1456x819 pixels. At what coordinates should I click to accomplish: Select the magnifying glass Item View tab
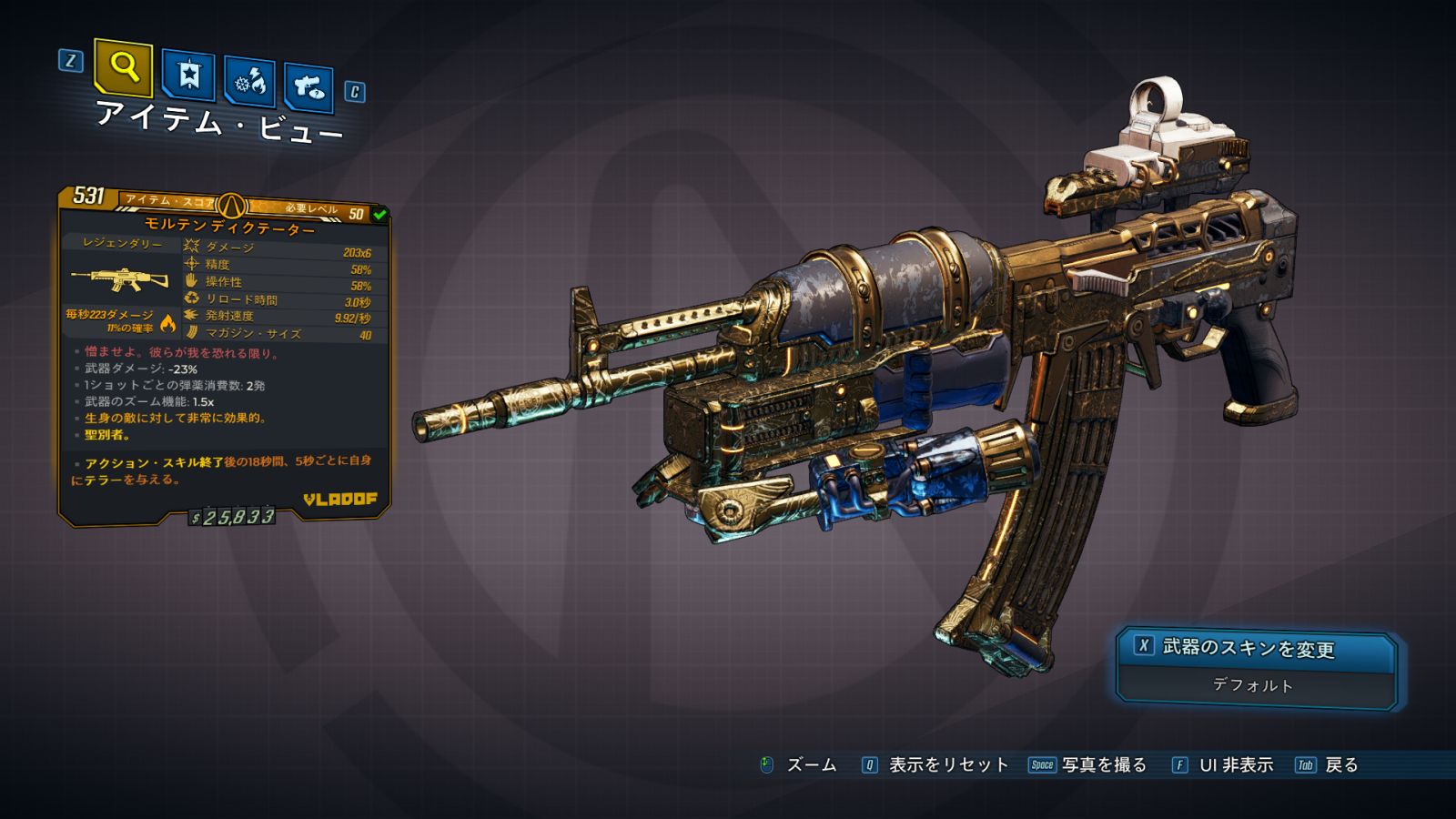123,66
